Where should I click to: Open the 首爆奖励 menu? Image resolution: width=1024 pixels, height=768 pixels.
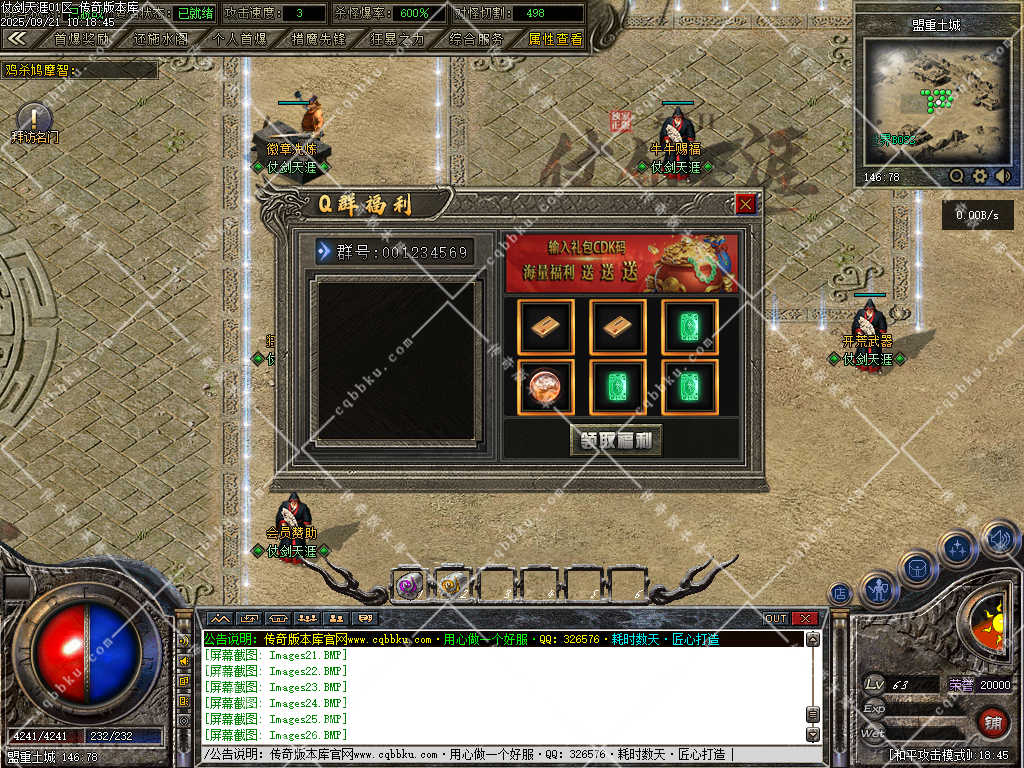(82, 39)
